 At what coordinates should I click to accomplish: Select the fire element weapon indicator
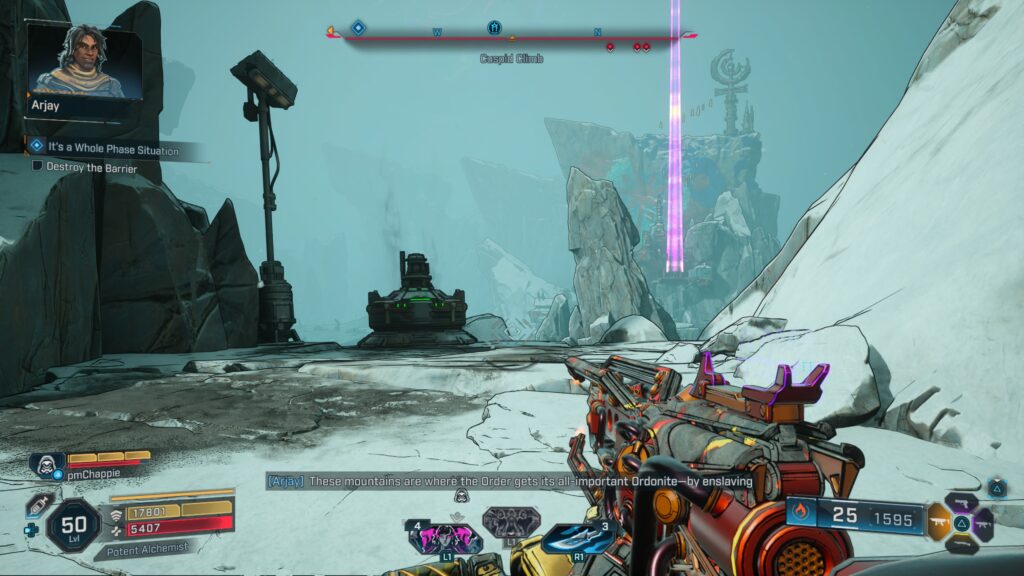(799, 514)
